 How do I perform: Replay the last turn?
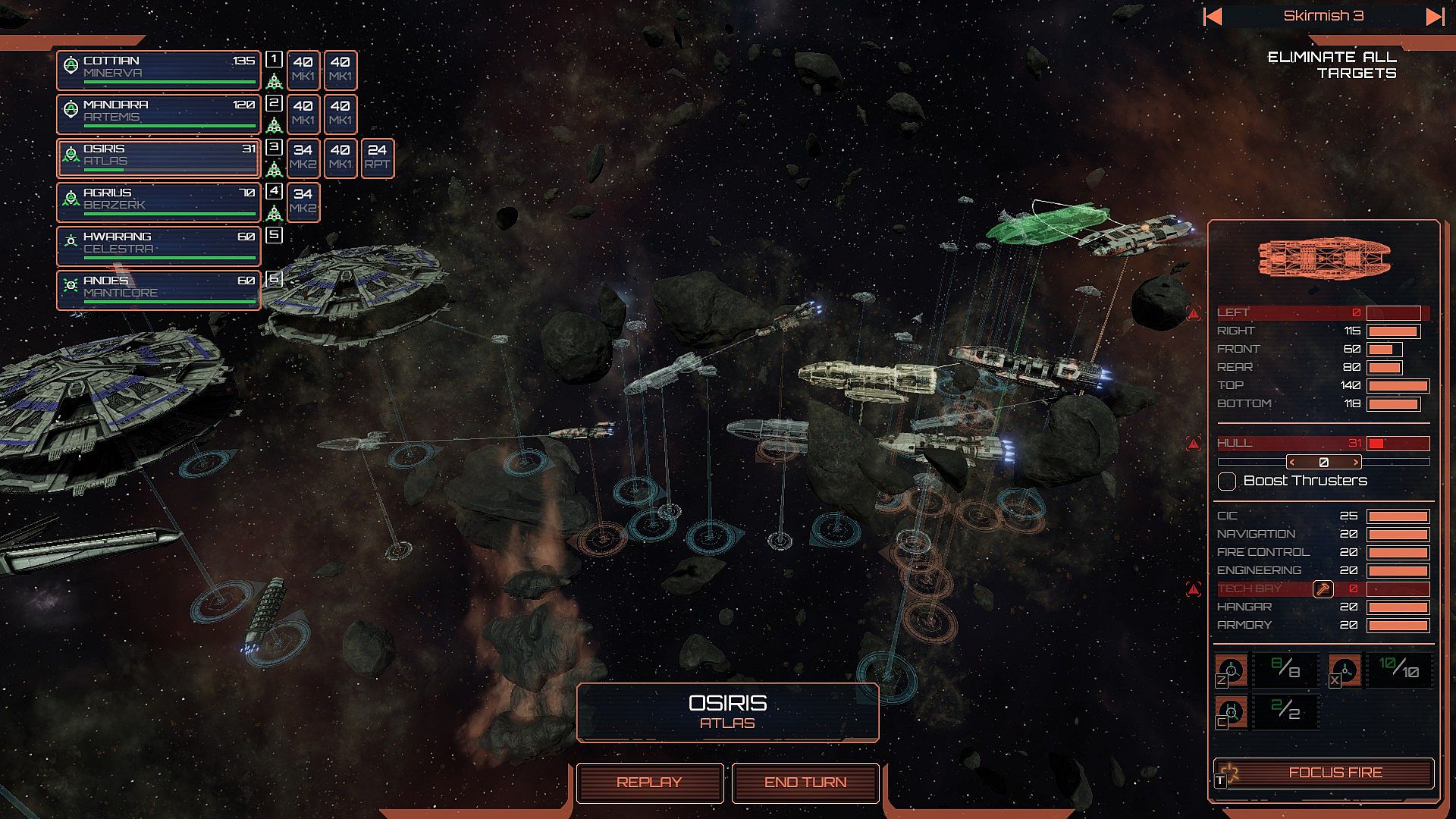click(649, 782)
